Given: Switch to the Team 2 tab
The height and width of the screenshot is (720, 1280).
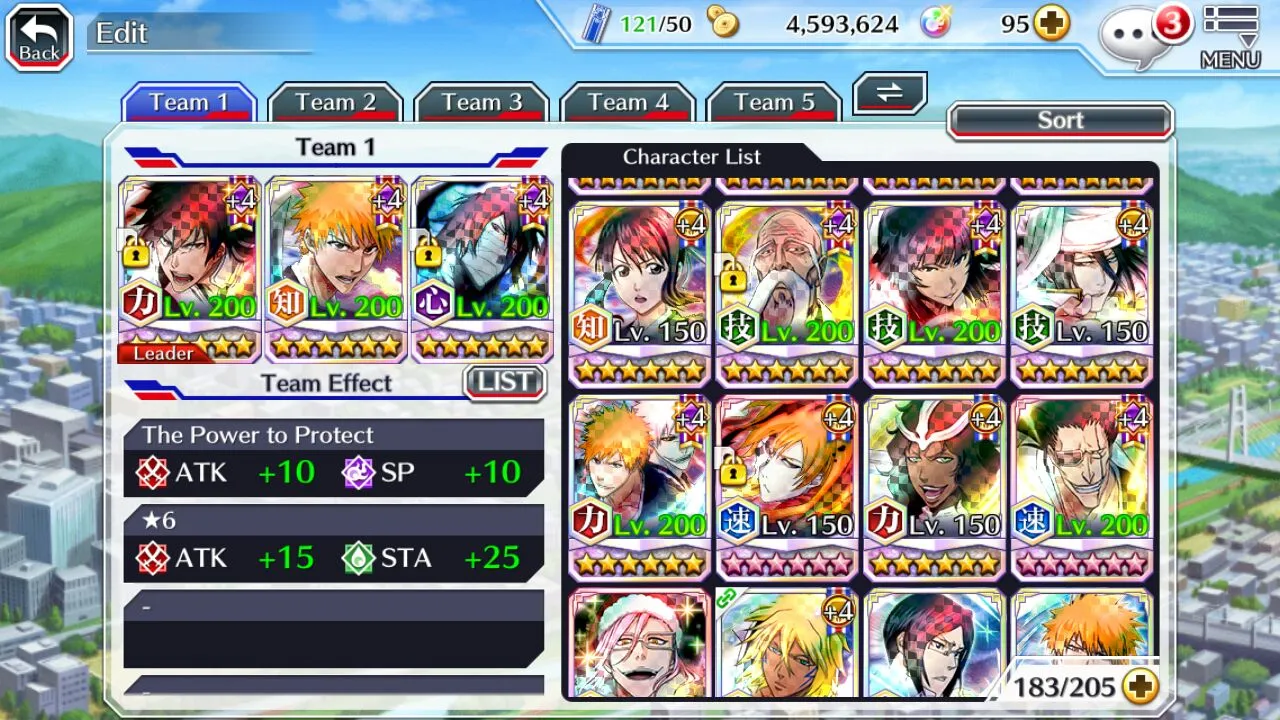Looking at the screenshot, I should [x=335, y=103].
